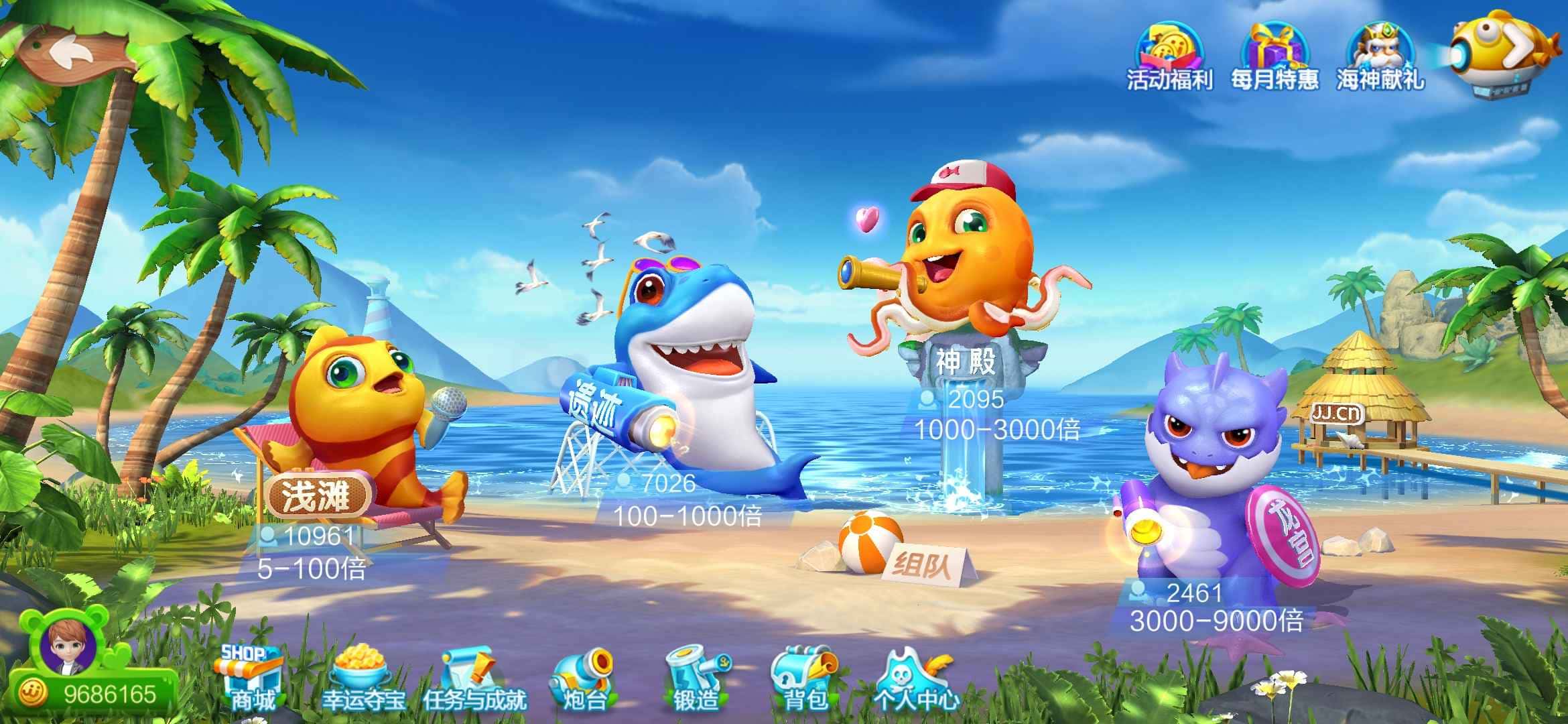Open the 活动福利 event rewards
1568x724 pixels.
coord(1169,57)
